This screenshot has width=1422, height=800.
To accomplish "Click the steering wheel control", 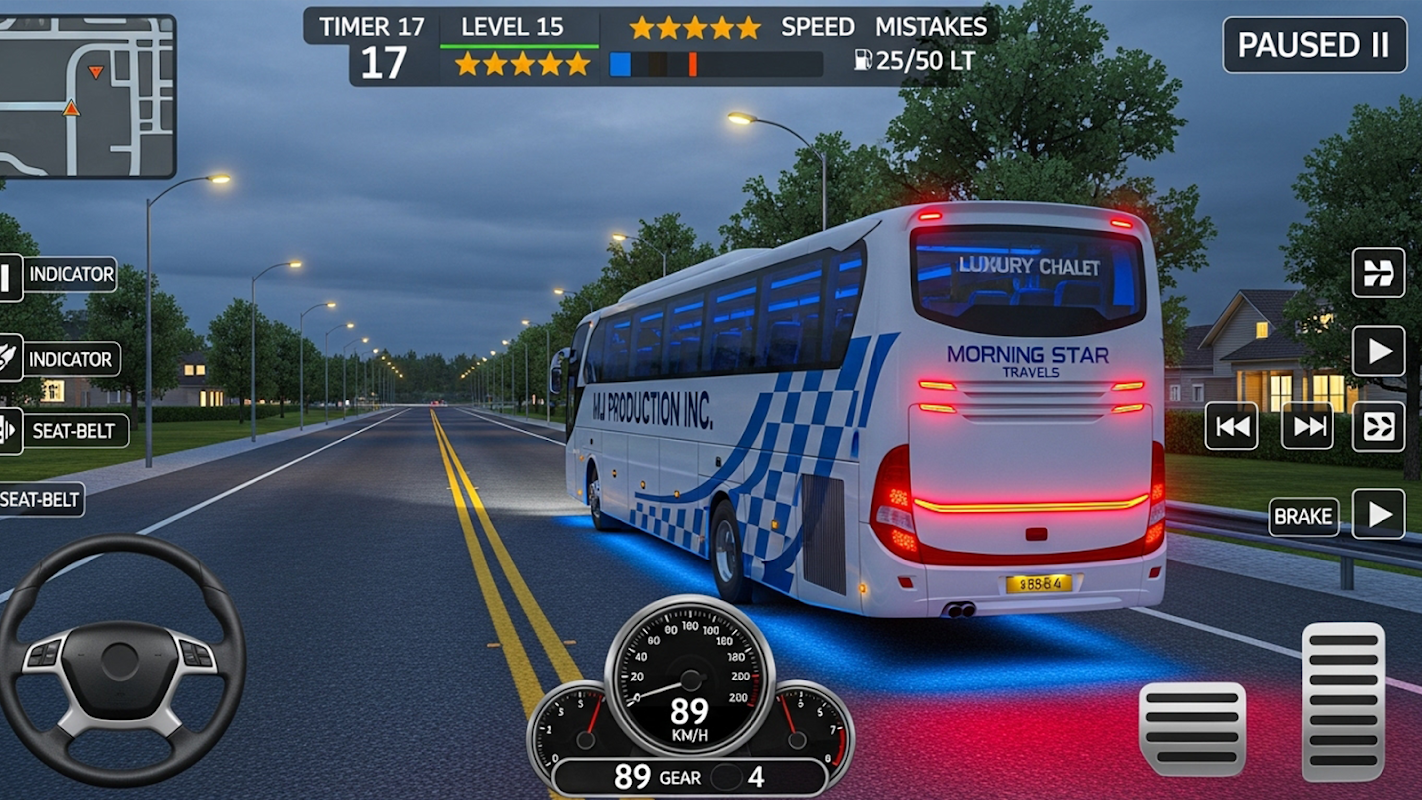I will point(120,660).
